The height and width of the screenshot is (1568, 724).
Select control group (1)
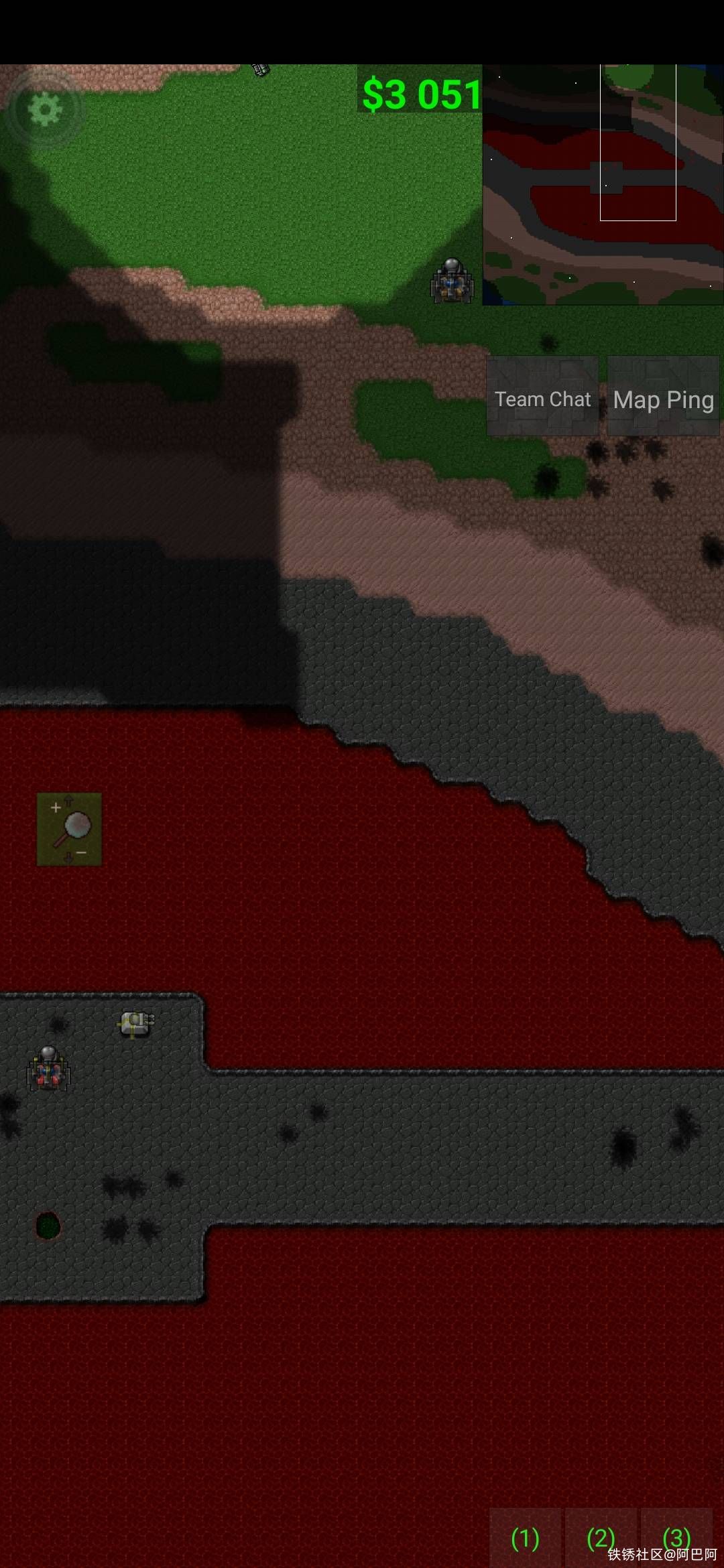[x=525, y=1538]
